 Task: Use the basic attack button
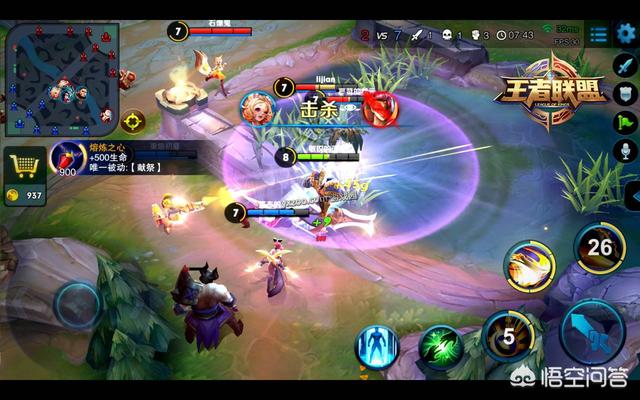point(594,336)
